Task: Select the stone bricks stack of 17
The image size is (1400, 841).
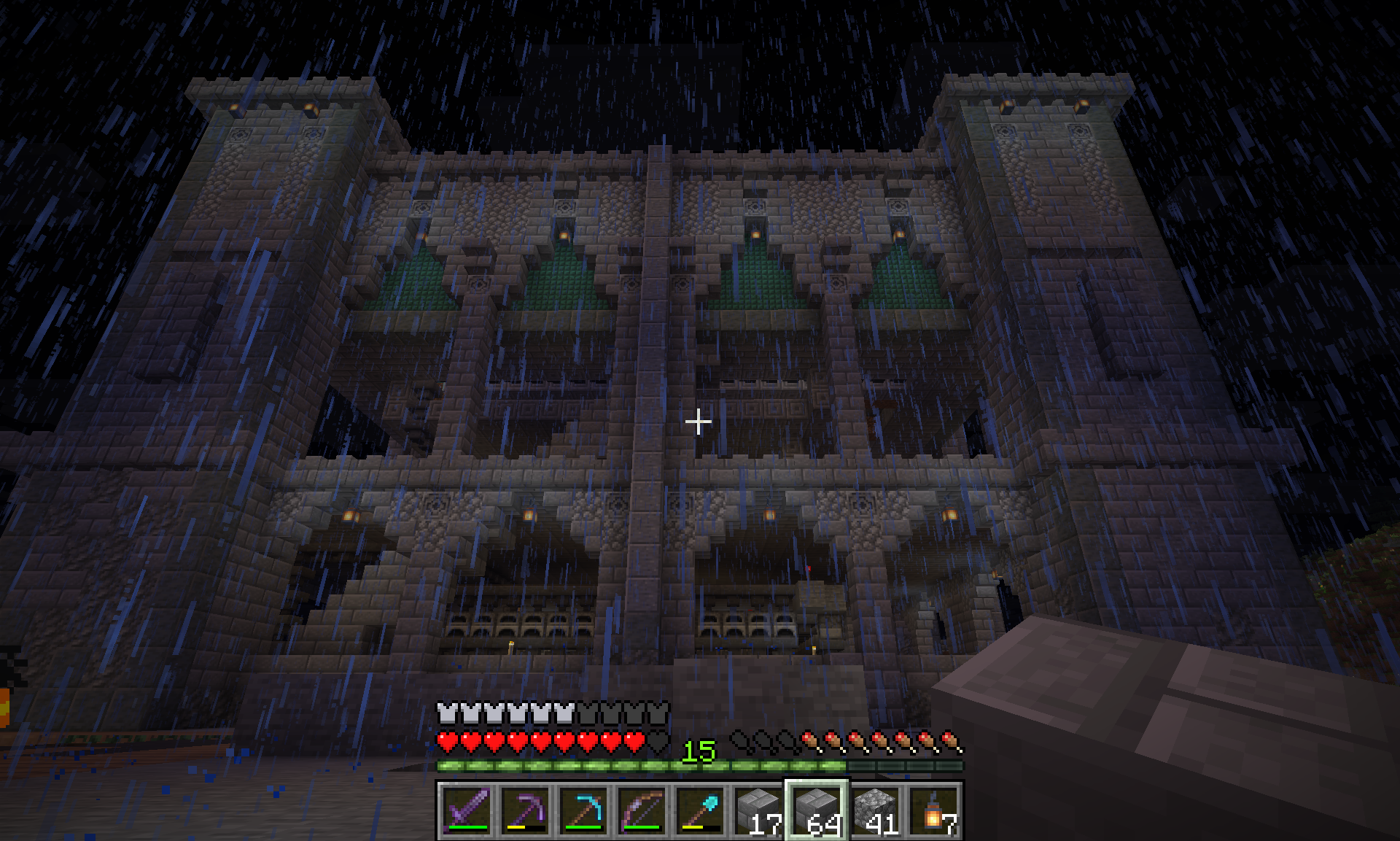Action: coord(758,810)
